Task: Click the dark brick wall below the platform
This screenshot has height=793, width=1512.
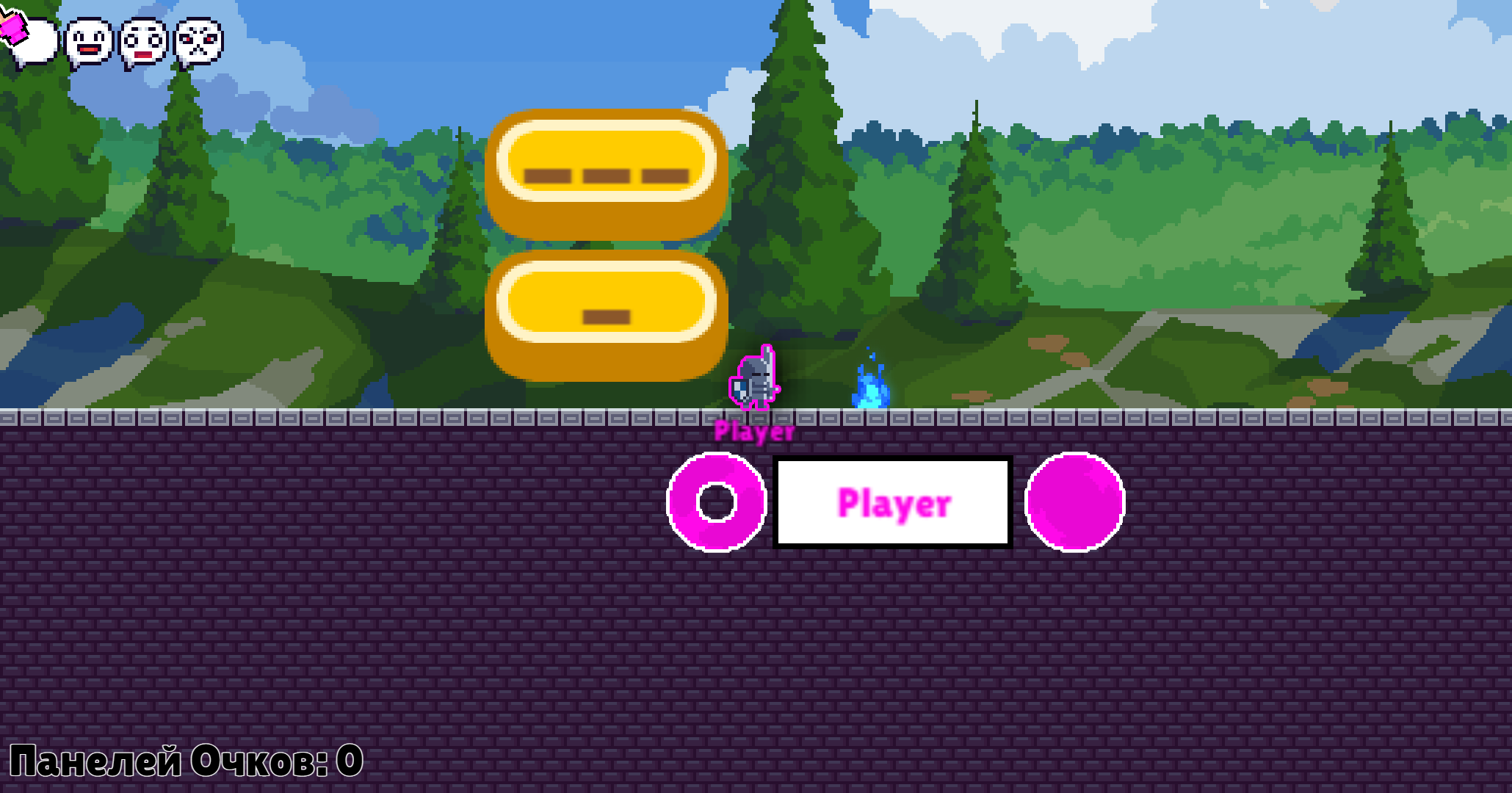Action: pos(367,639)
